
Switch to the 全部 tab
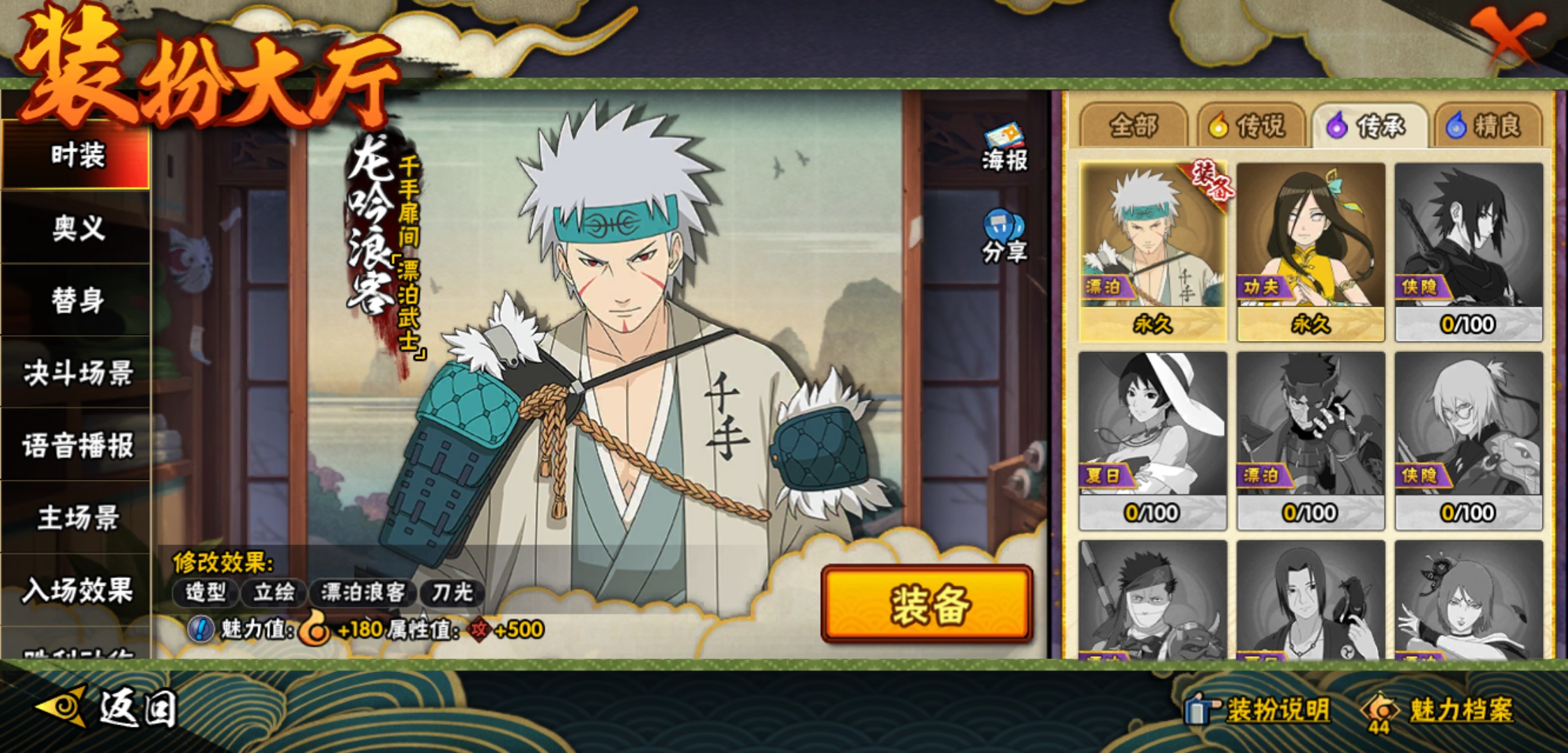point(1133,126)
